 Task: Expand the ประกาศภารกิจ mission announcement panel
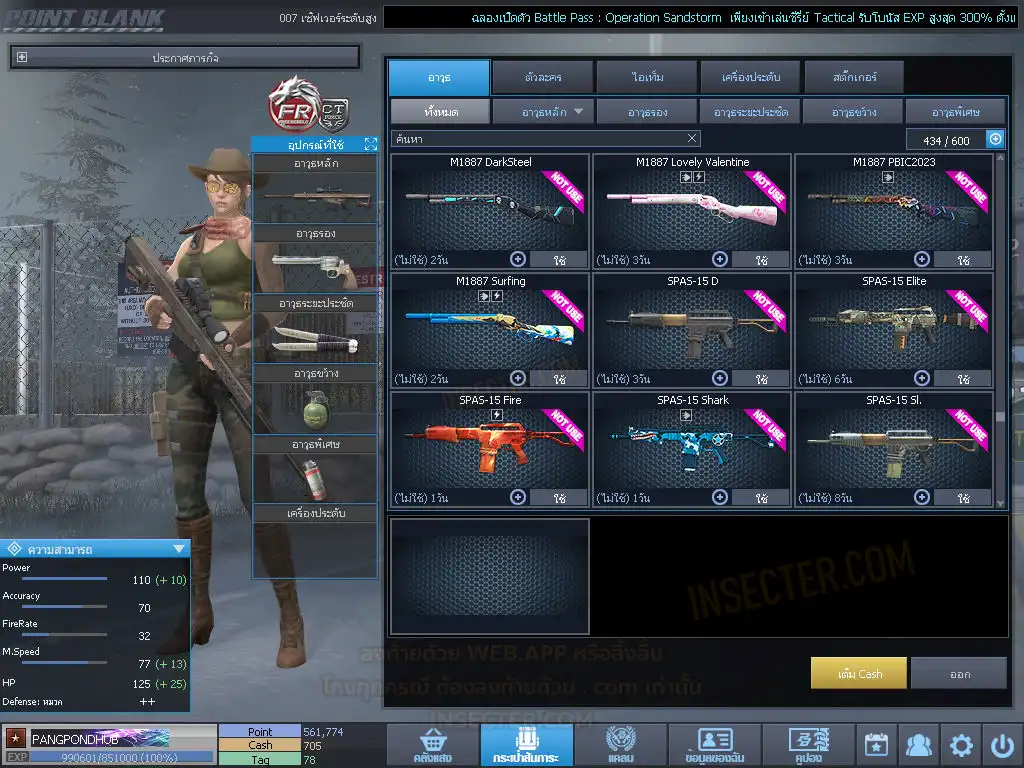[x=22, y=58]
